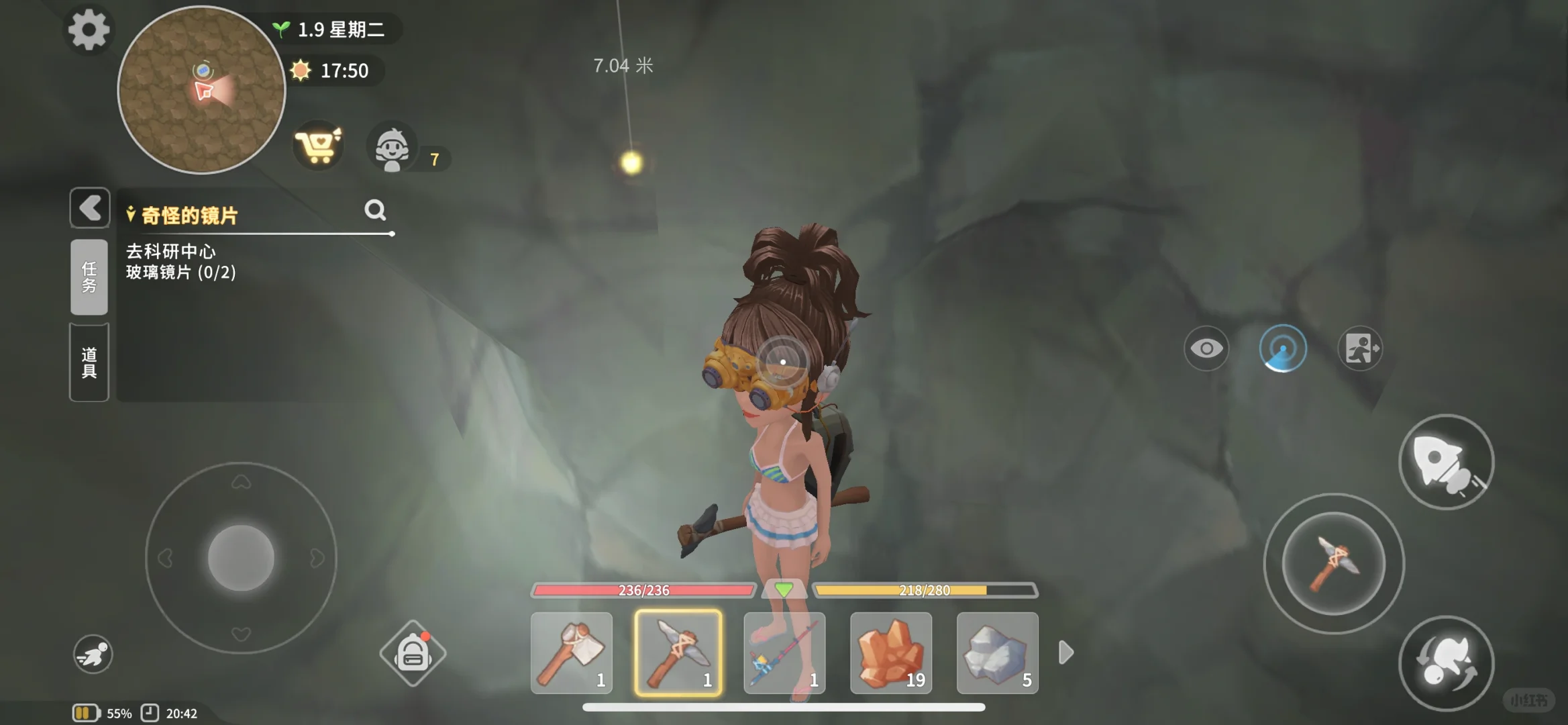The height and width of the screenshot is (725, 1568).
Task: Open the character avatar icon
Action: [x=392, y=148]
